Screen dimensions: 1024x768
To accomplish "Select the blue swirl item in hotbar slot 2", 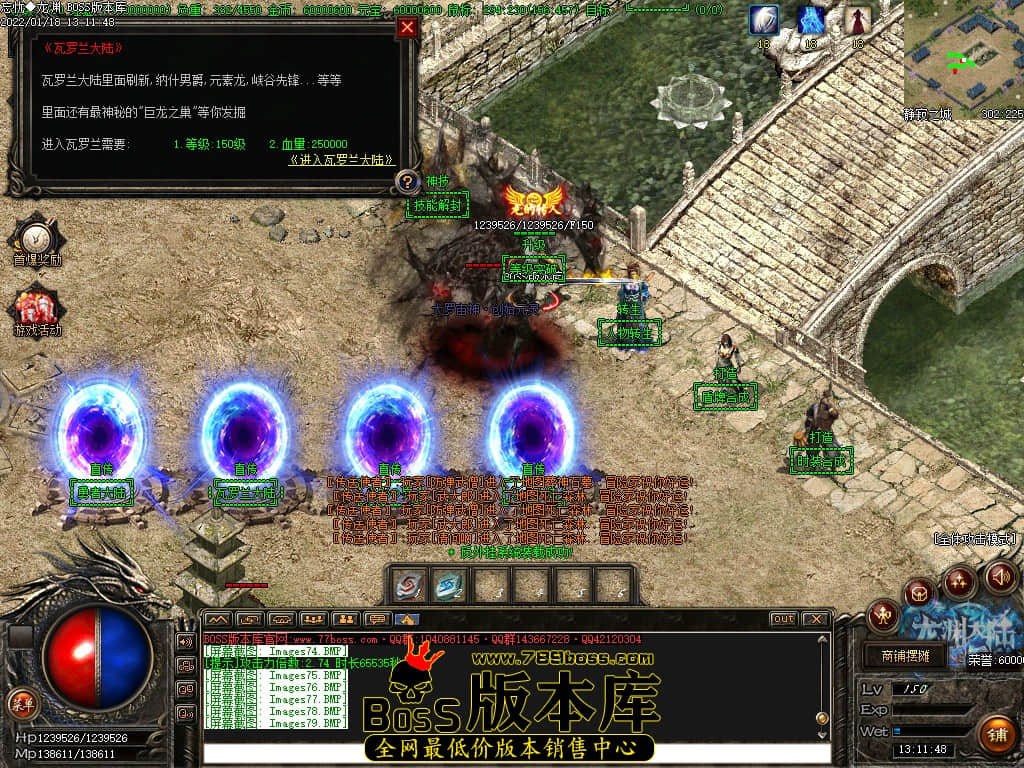I will tap(449, 586).
